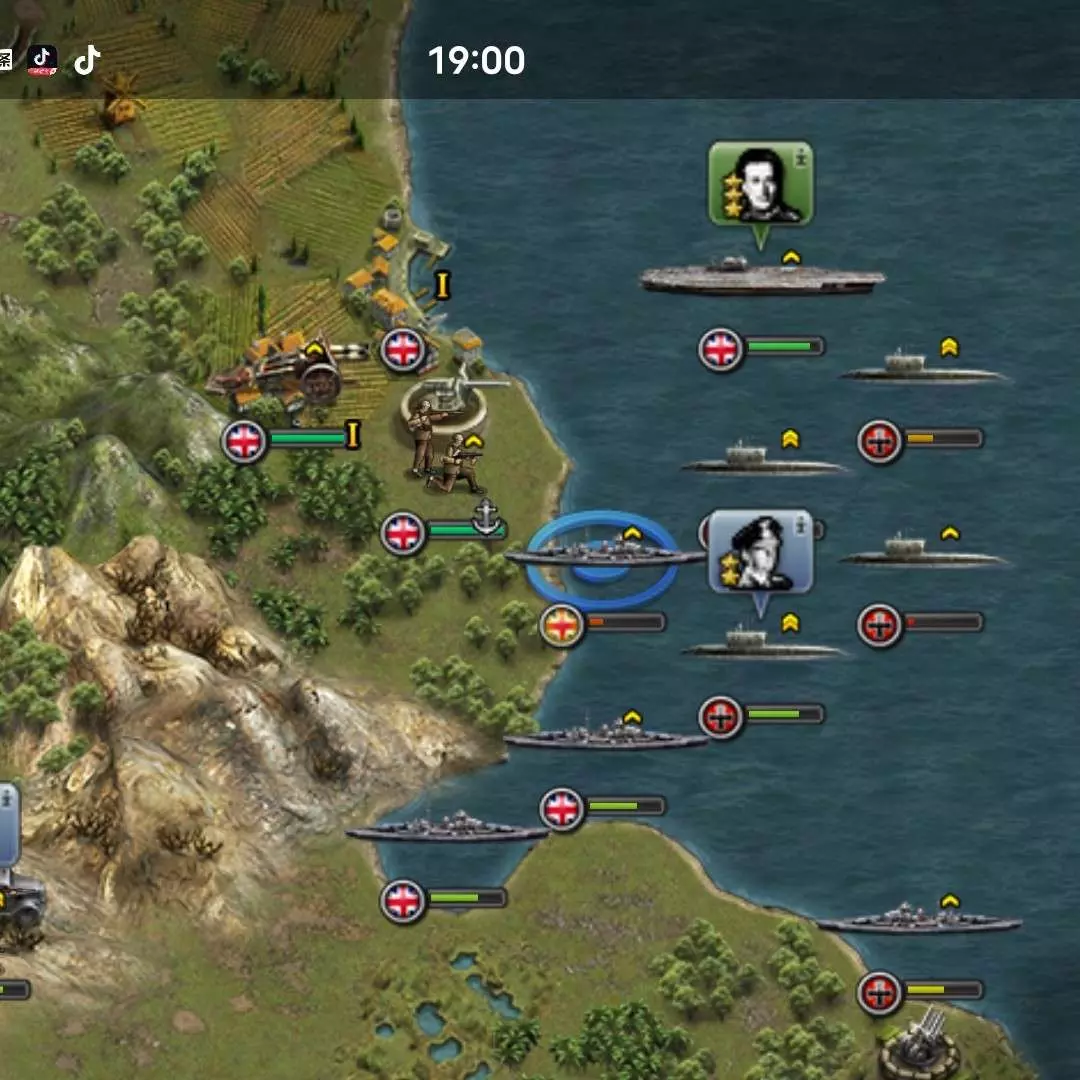This screenshot has height=1080, width=1080.
Task: Open the white TikTok logo in status bar
Action: pyautogui.click(x=87, y=61)
